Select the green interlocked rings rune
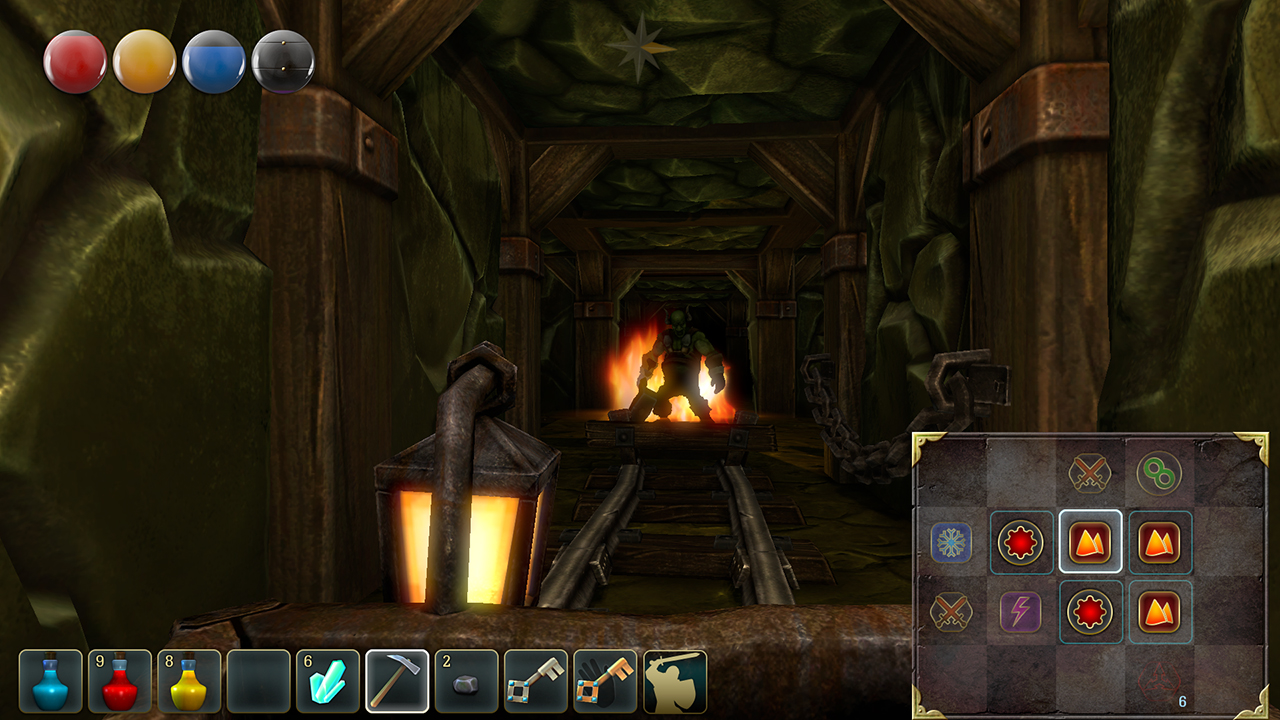The image size is (1280, 720). (x=1159, y=474)
